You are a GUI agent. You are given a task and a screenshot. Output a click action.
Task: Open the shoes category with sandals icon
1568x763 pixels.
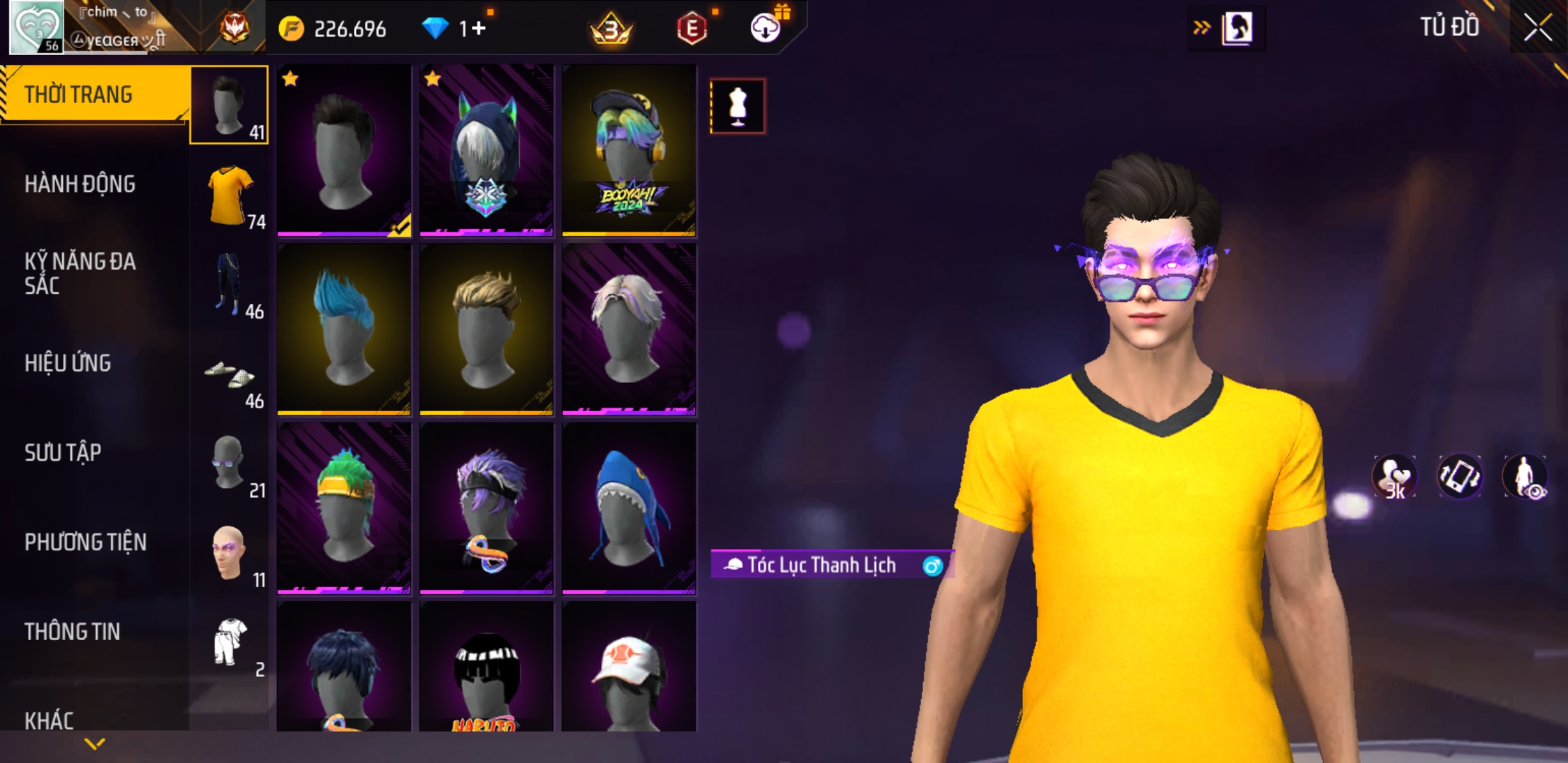230,374
